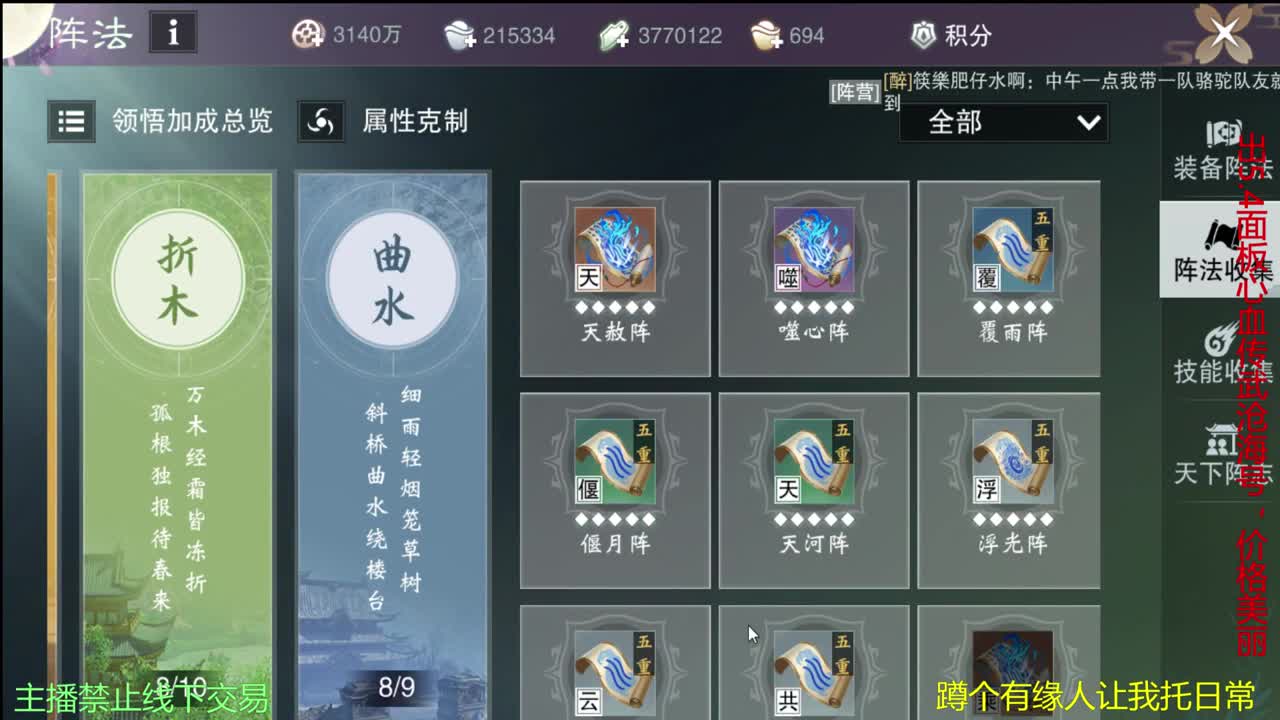
Task: Click the 属性克制 swirl icon
Action: tap(321, 123)
